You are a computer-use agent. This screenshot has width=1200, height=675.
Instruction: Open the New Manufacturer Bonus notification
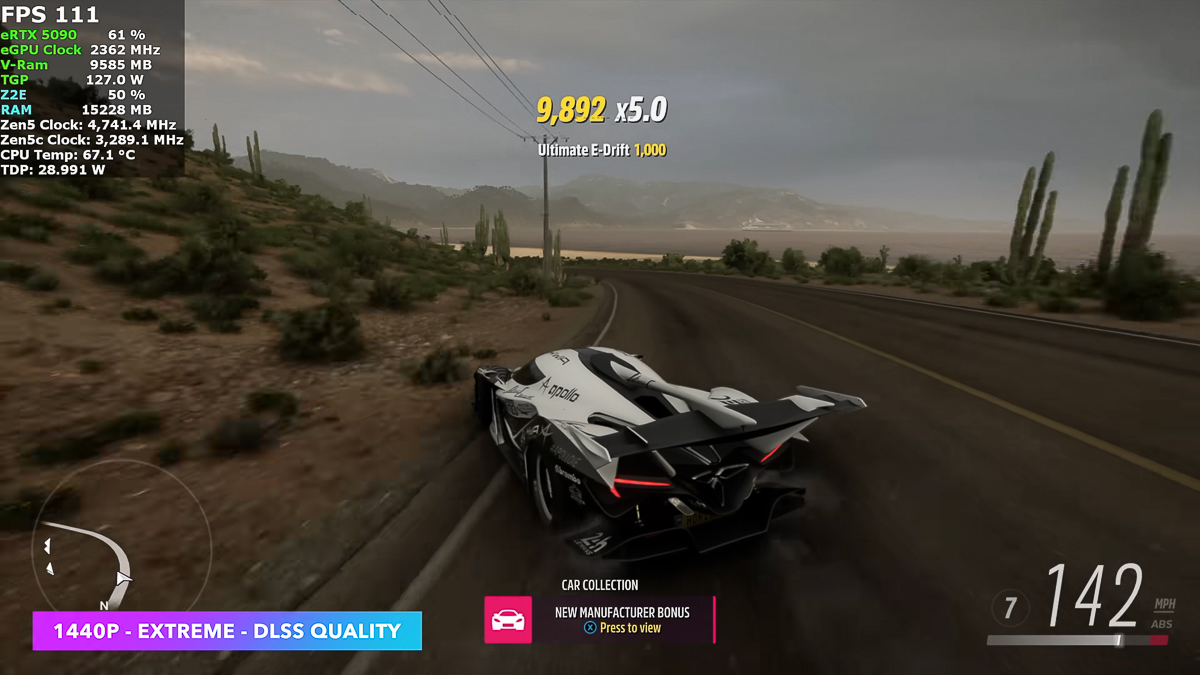click(622, 619)
